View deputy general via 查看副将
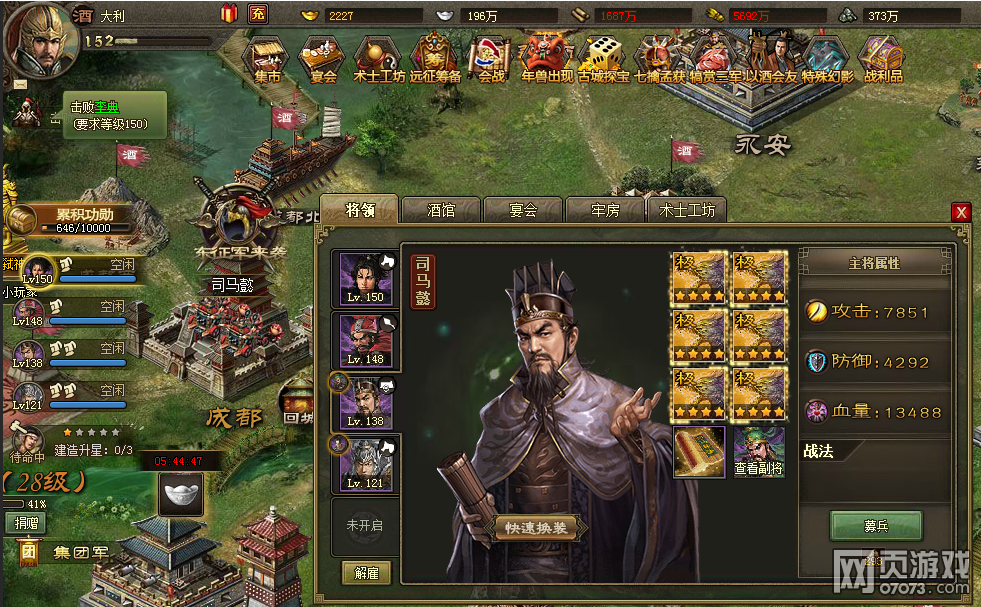Viewport: 981px width, 607px height. (759, 452)
